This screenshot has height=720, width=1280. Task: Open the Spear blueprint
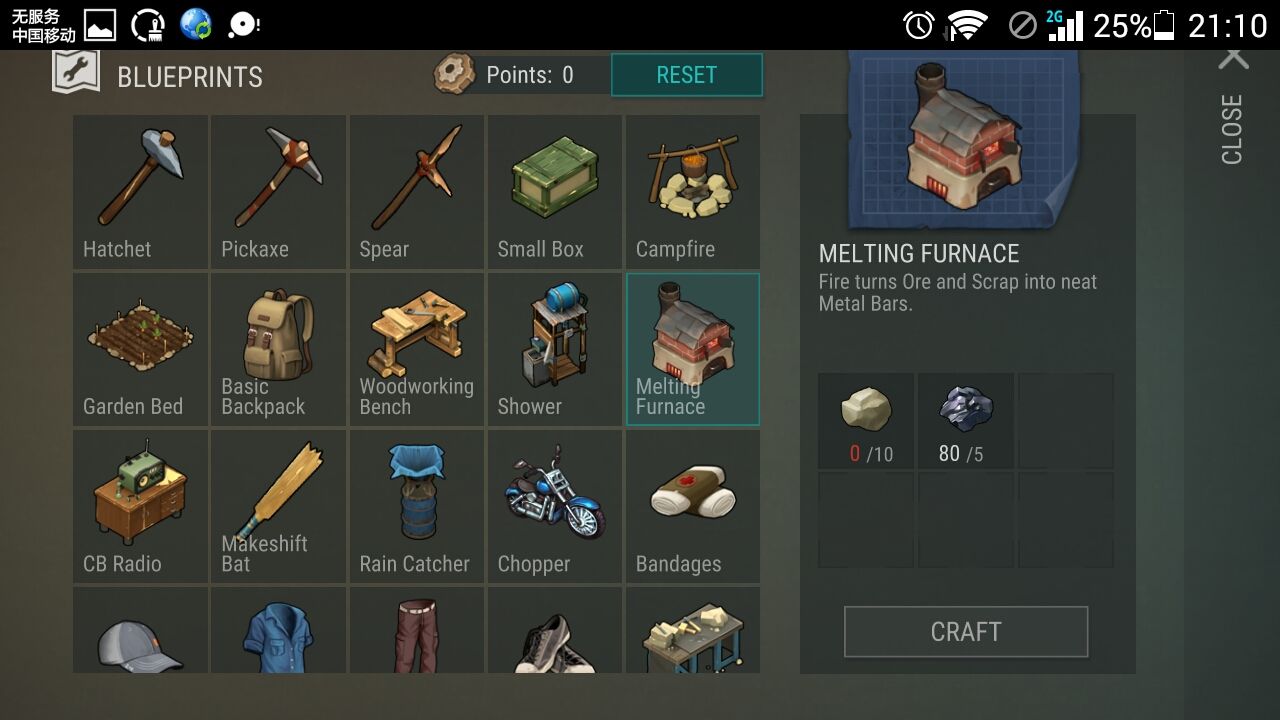coord(416,192)
